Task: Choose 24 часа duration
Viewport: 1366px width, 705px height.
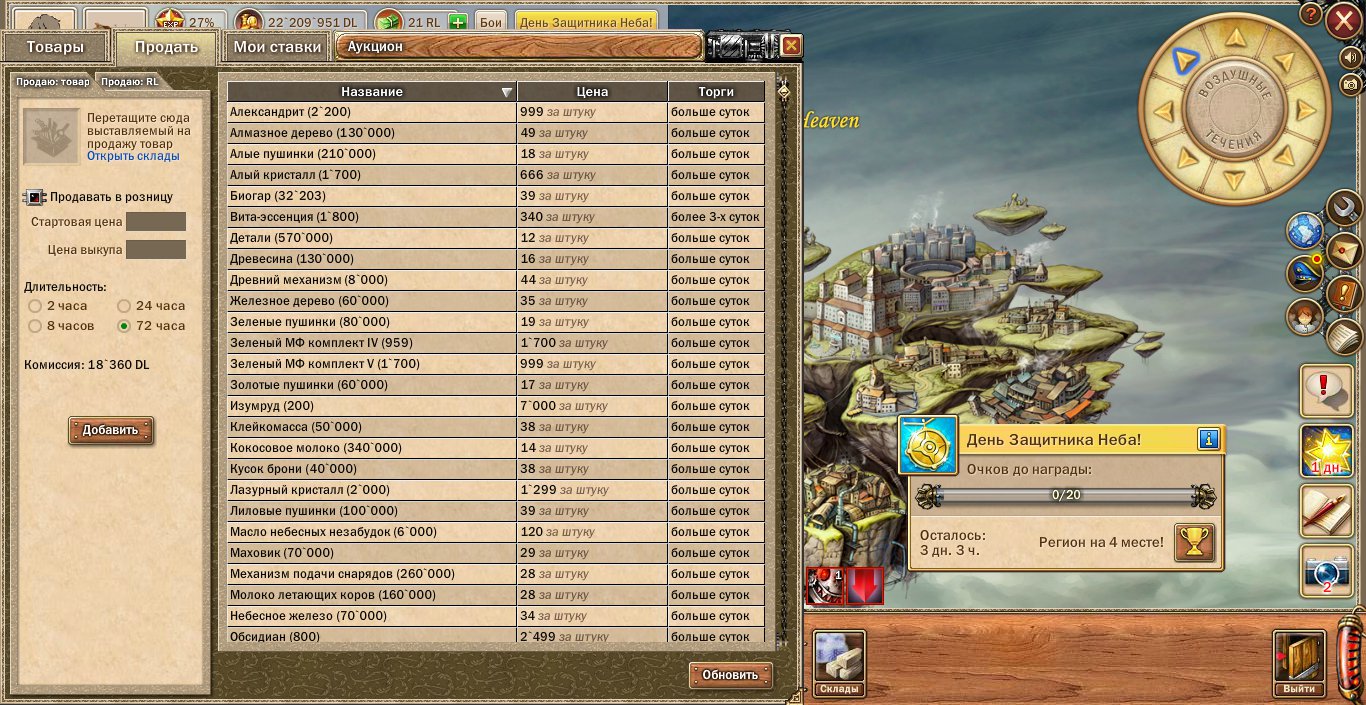Action: click(x=125, y=306)
